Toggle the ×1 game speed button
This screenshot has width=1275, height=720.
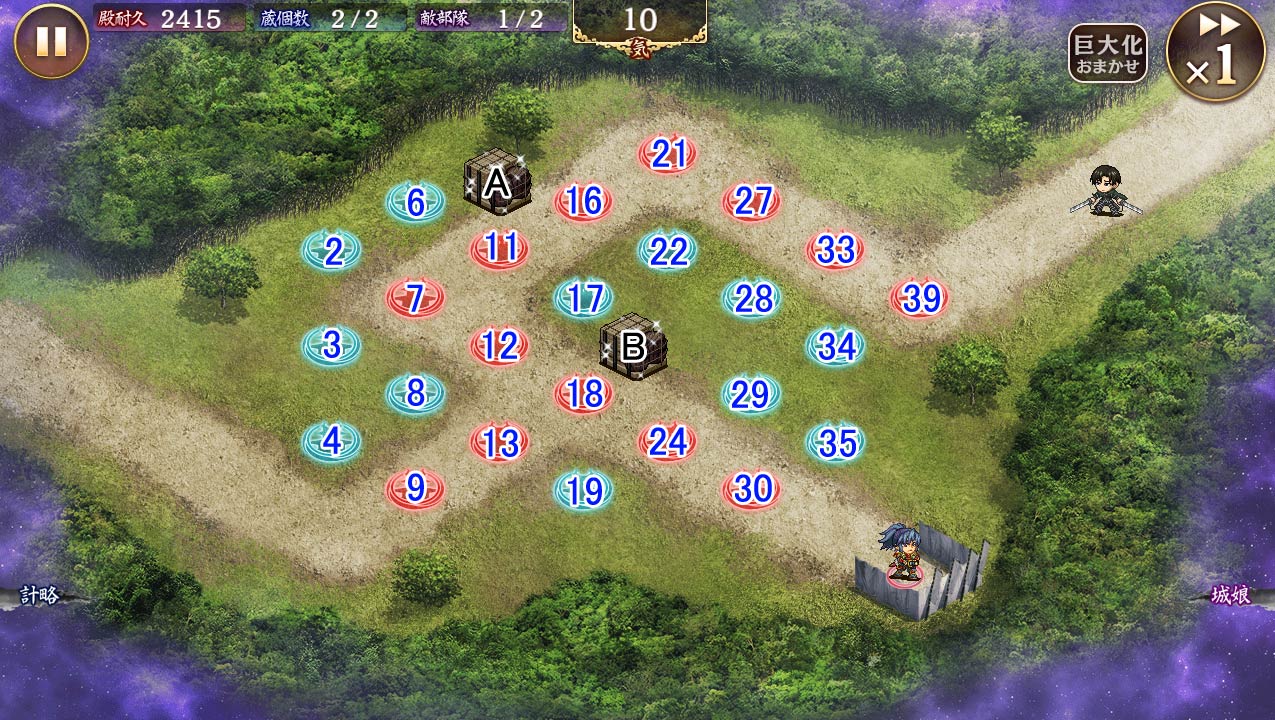click(x=1215, y=50)
